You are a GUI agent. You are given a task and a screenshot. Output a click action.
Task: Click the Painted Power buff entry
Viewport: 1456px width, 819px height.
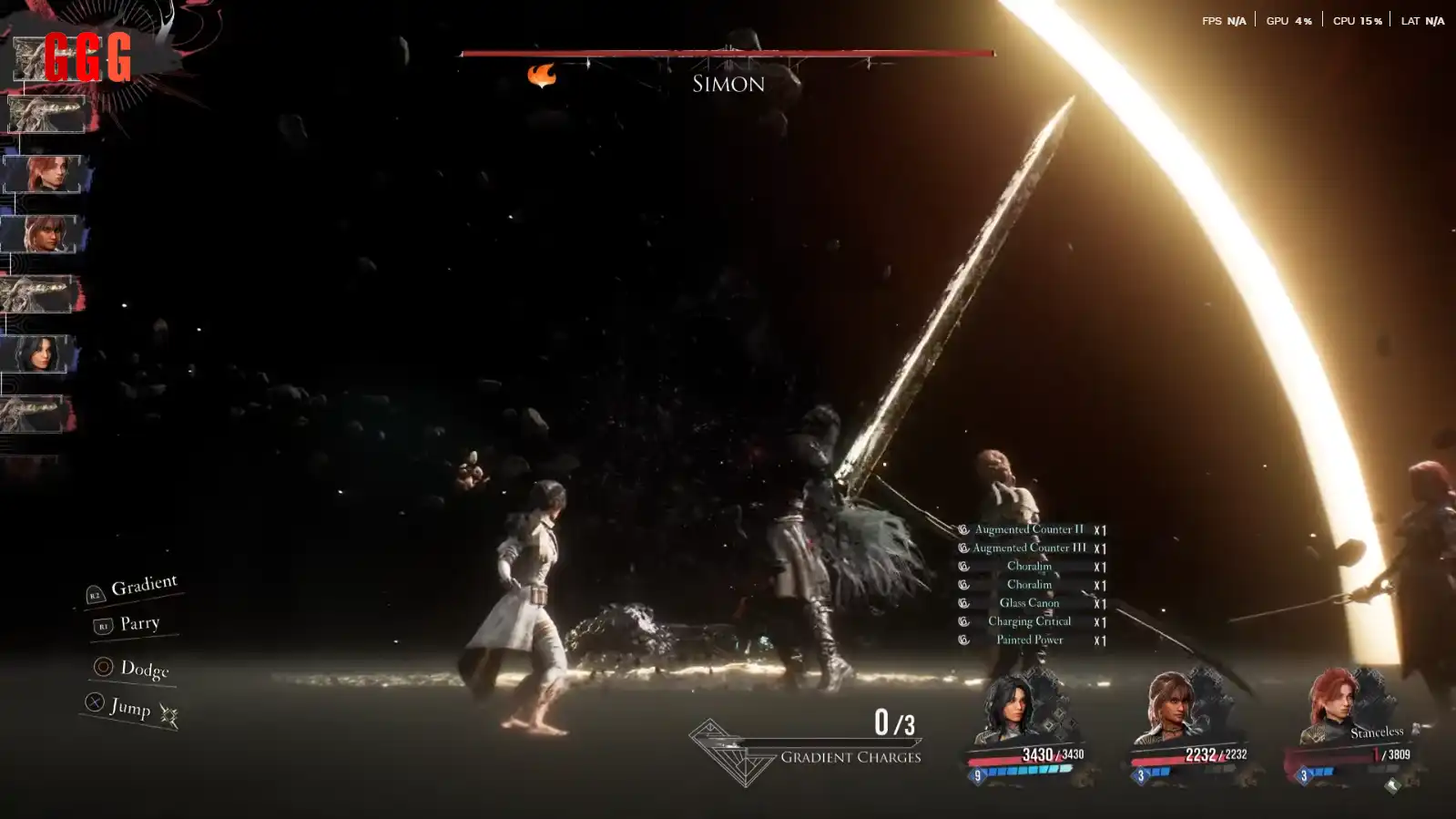[1029, 640]
